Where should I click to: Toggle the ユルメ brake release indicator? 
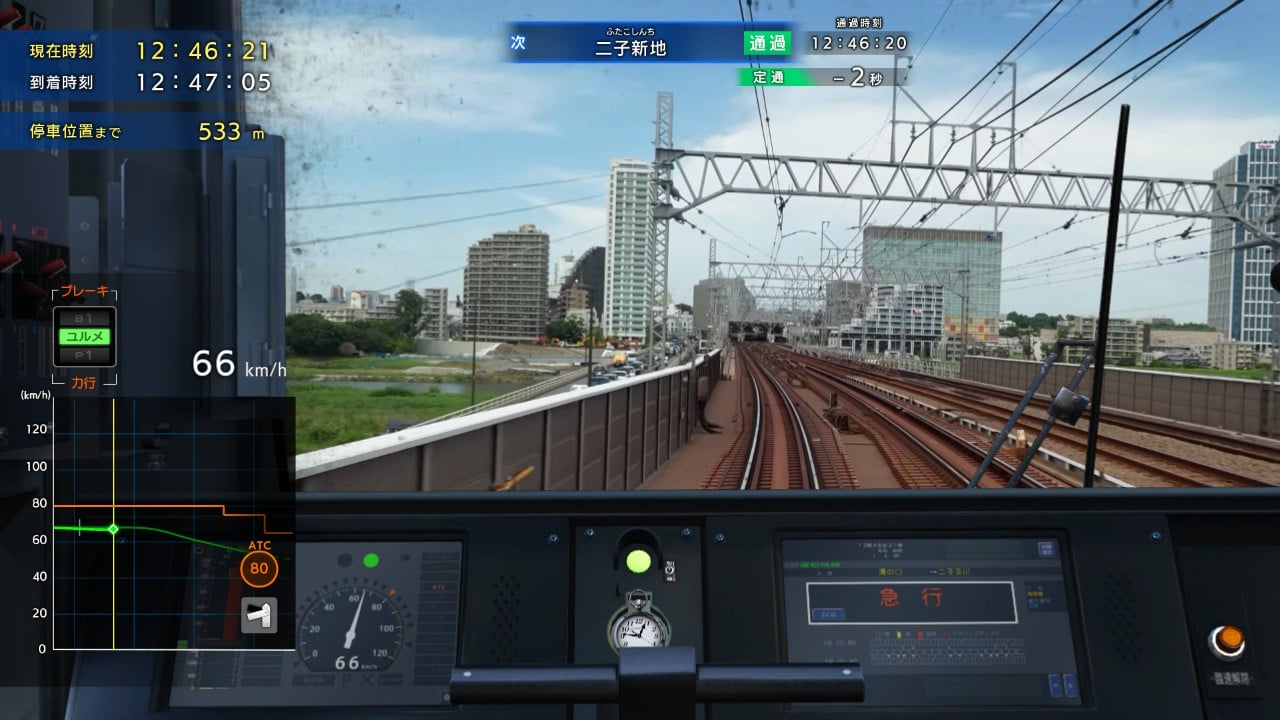(x=84, y=336)
